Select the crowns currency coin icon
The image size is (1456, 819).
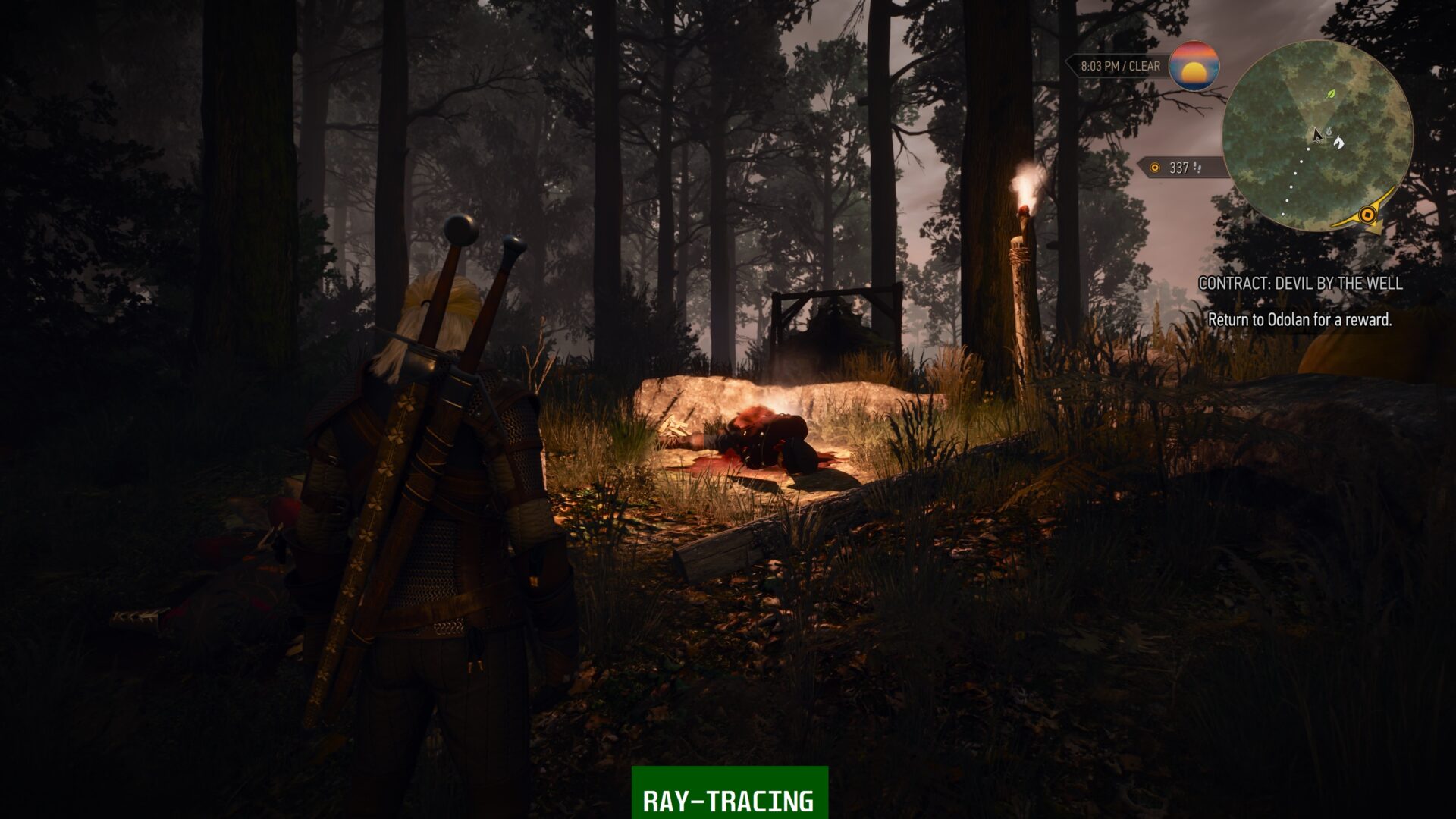pyautogui.click(x=1155, y=168)
